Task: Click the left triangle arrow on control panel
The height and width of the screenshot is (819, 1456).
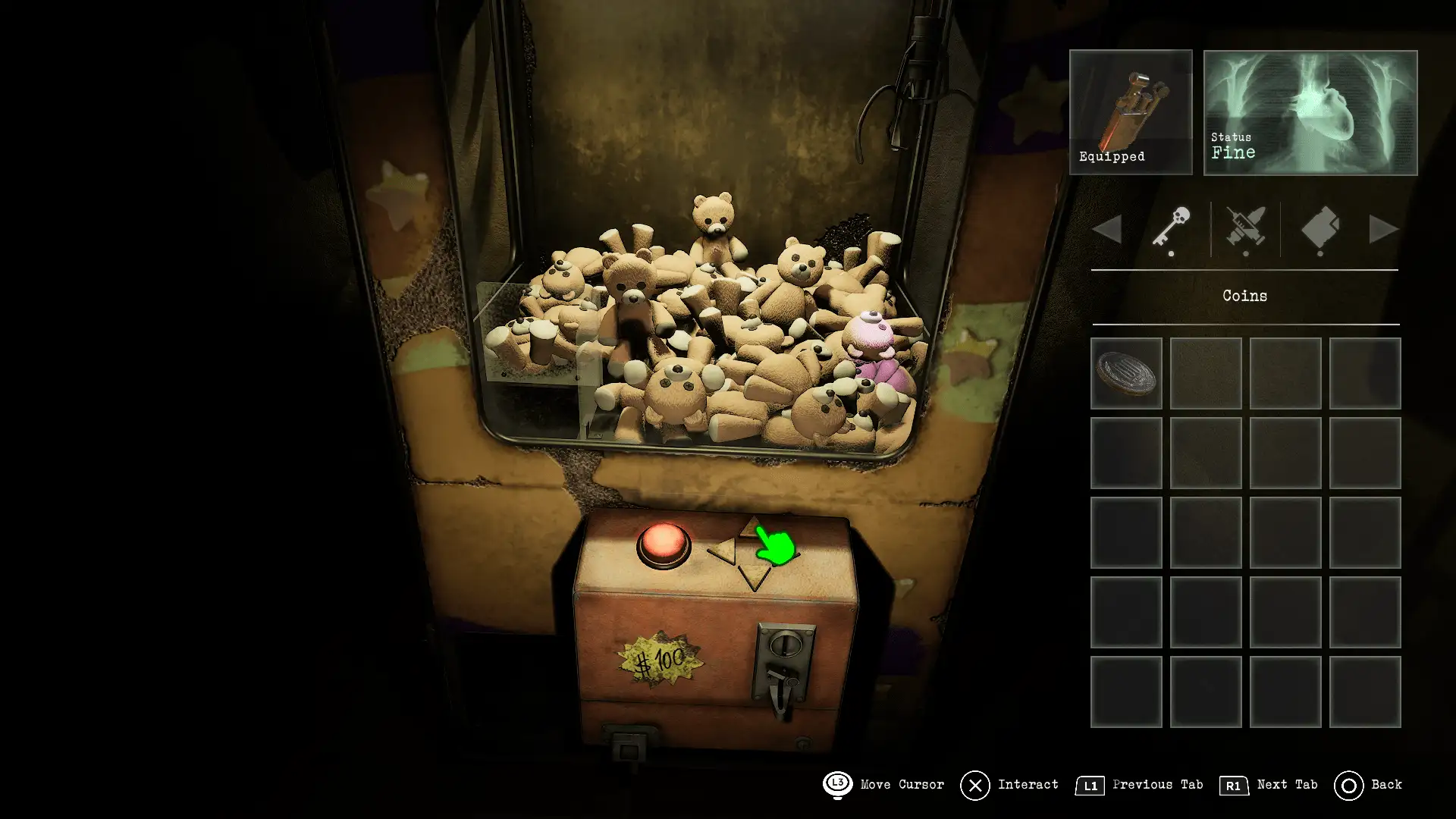Action: [723, 551]
